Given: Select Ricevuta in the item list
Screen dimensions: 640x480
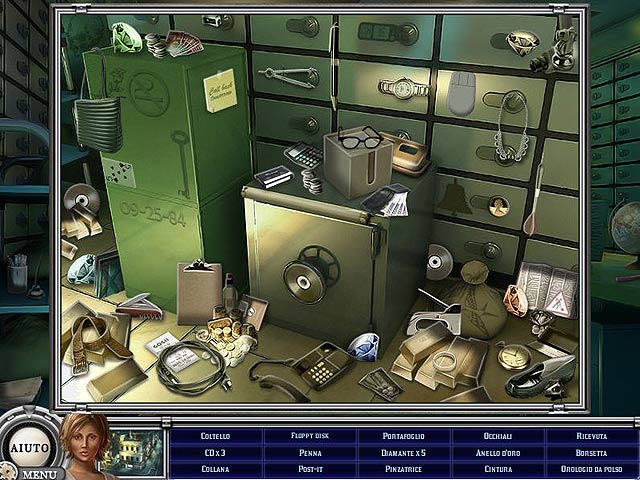Looking at the screenshot, I should click(x=592, y=436).
